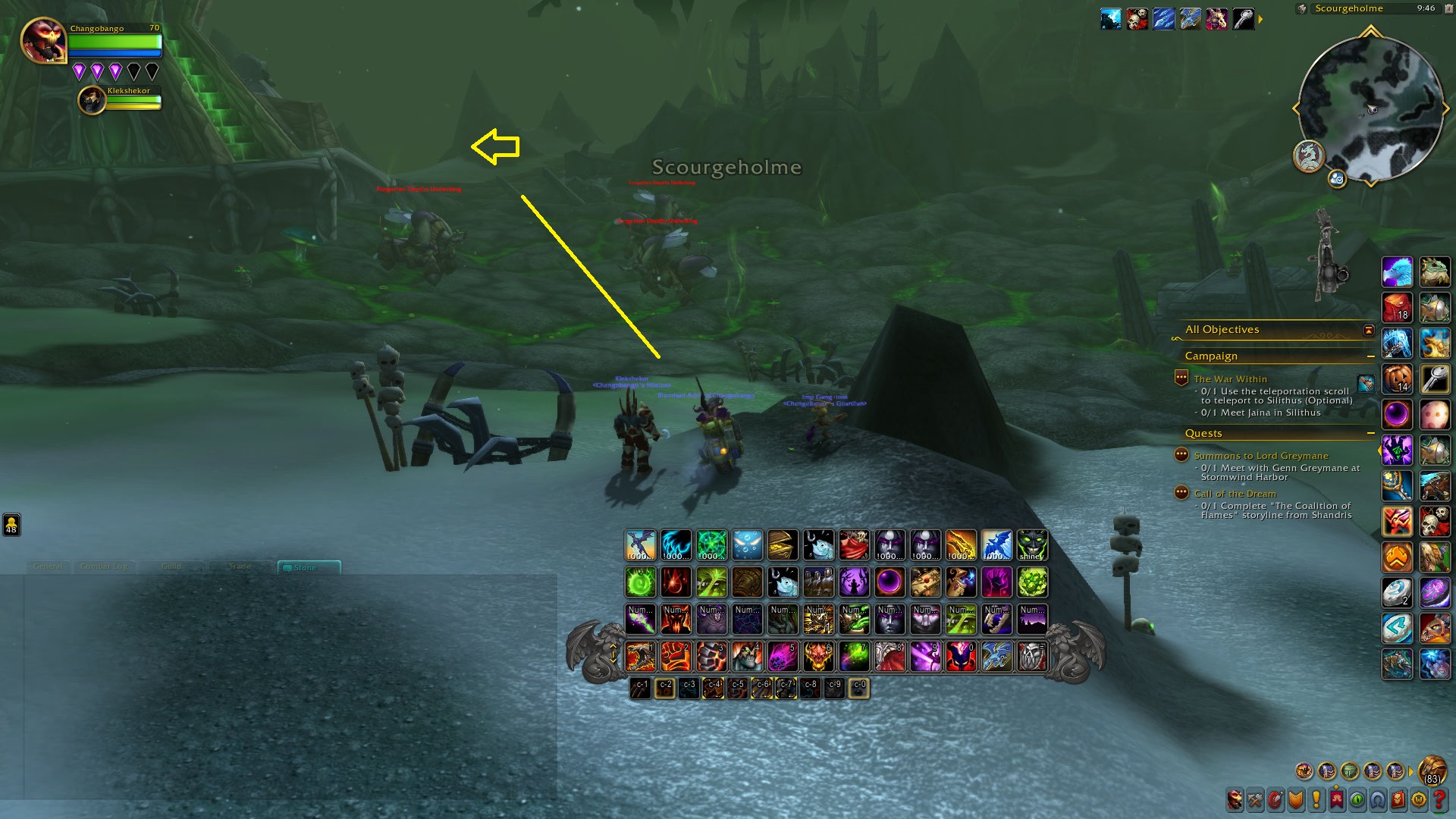Minimize the Campaign objectives section
The height and width of the screenshot is (819, 1456).
point(1370,356)
